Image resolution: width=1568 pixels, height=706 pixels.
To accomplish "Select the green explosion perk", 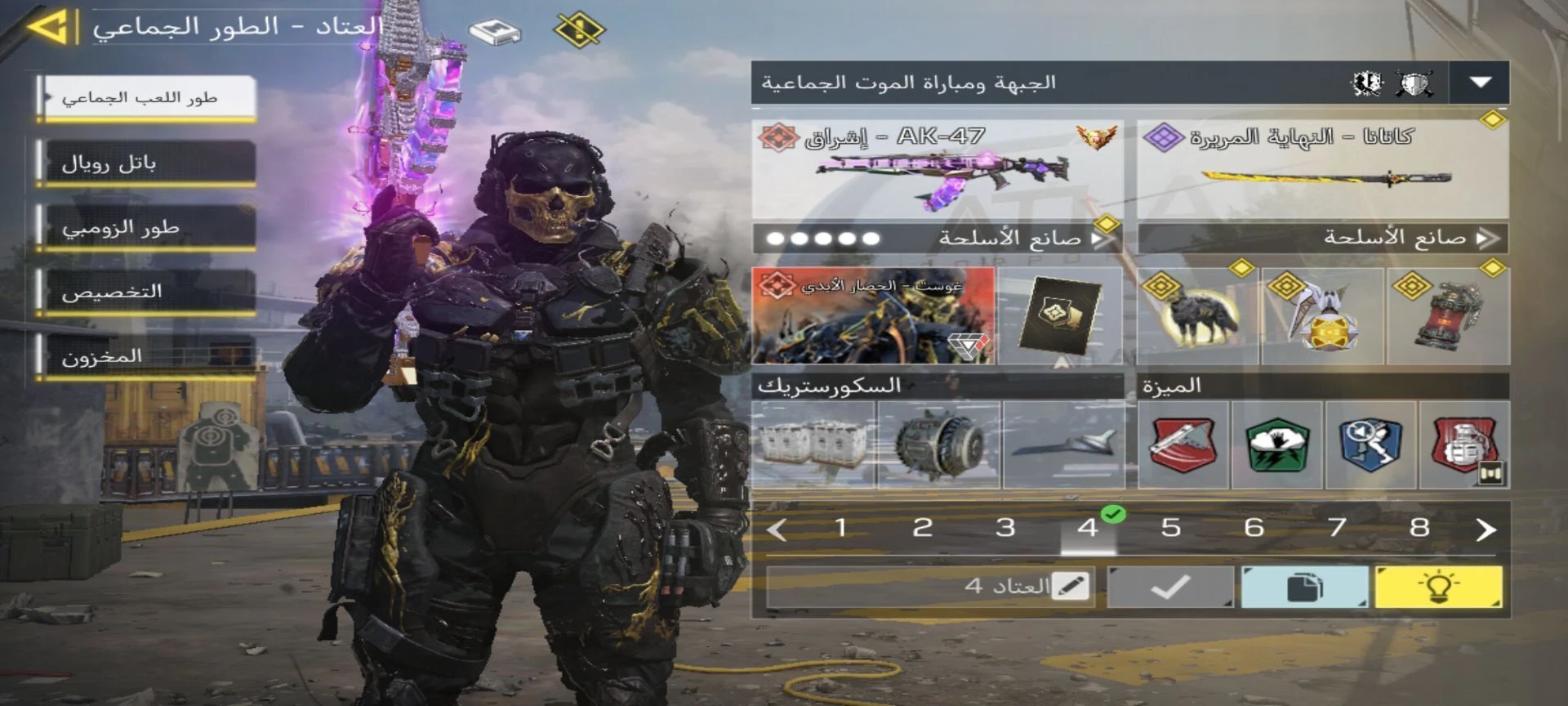I will click(1277, 445).
